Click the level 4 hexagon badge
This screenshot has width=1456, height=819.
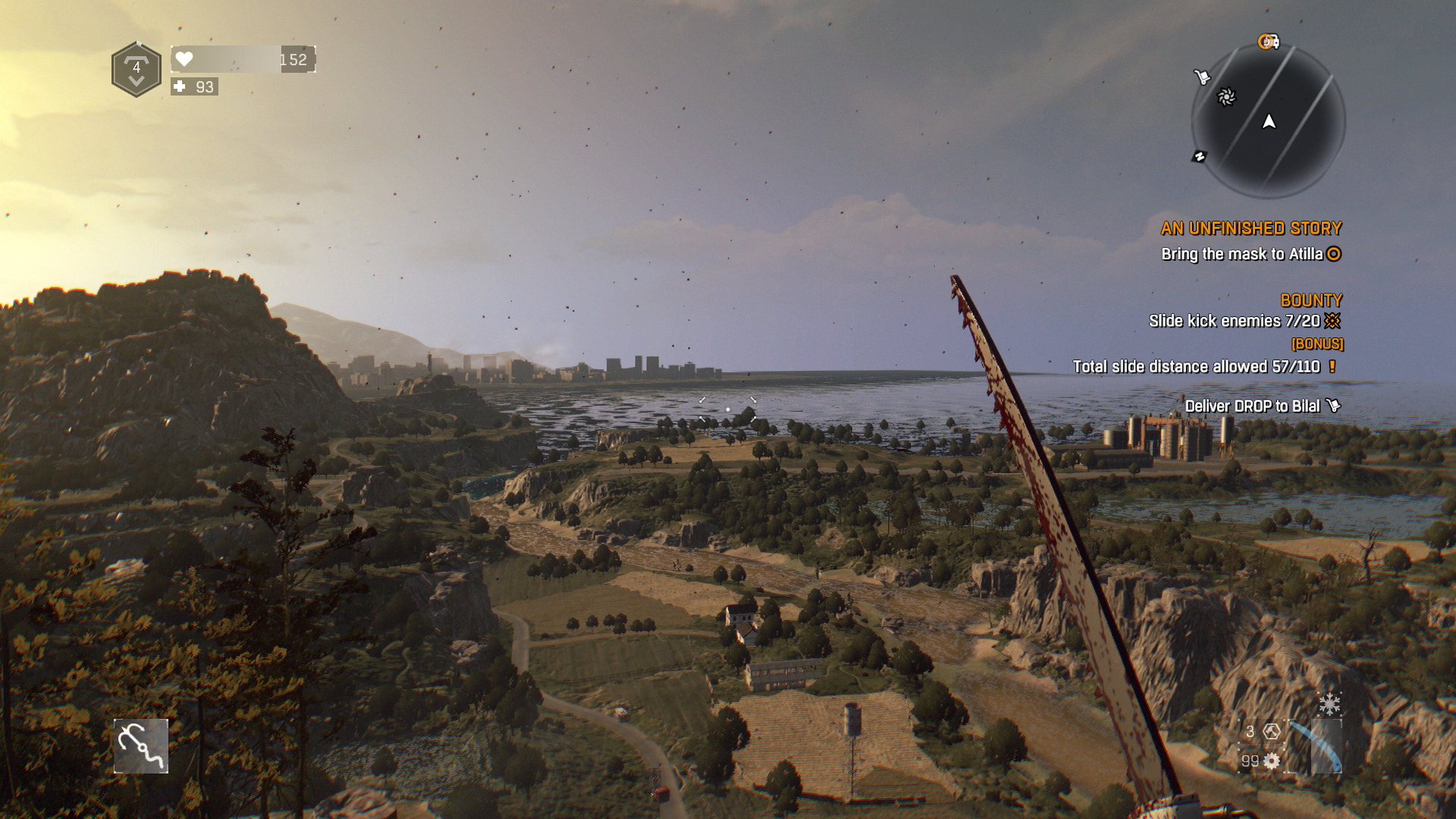[136, 70]
